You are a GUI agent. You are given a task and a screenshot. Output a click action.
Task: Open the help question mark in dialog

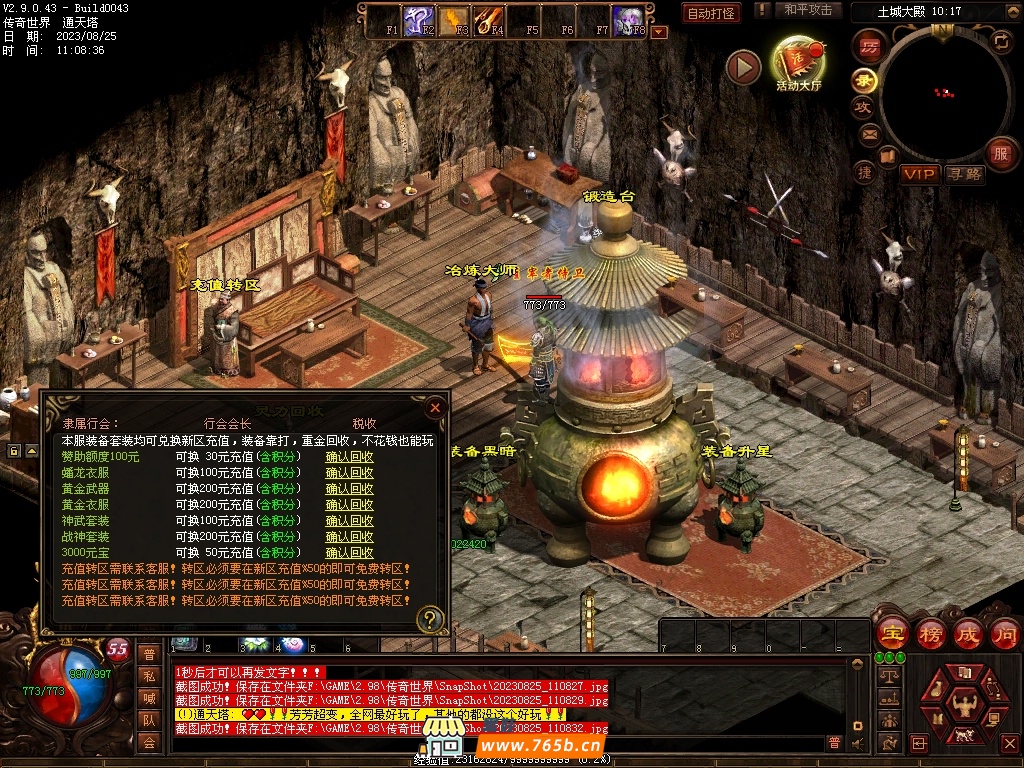[x=430, y=619]
